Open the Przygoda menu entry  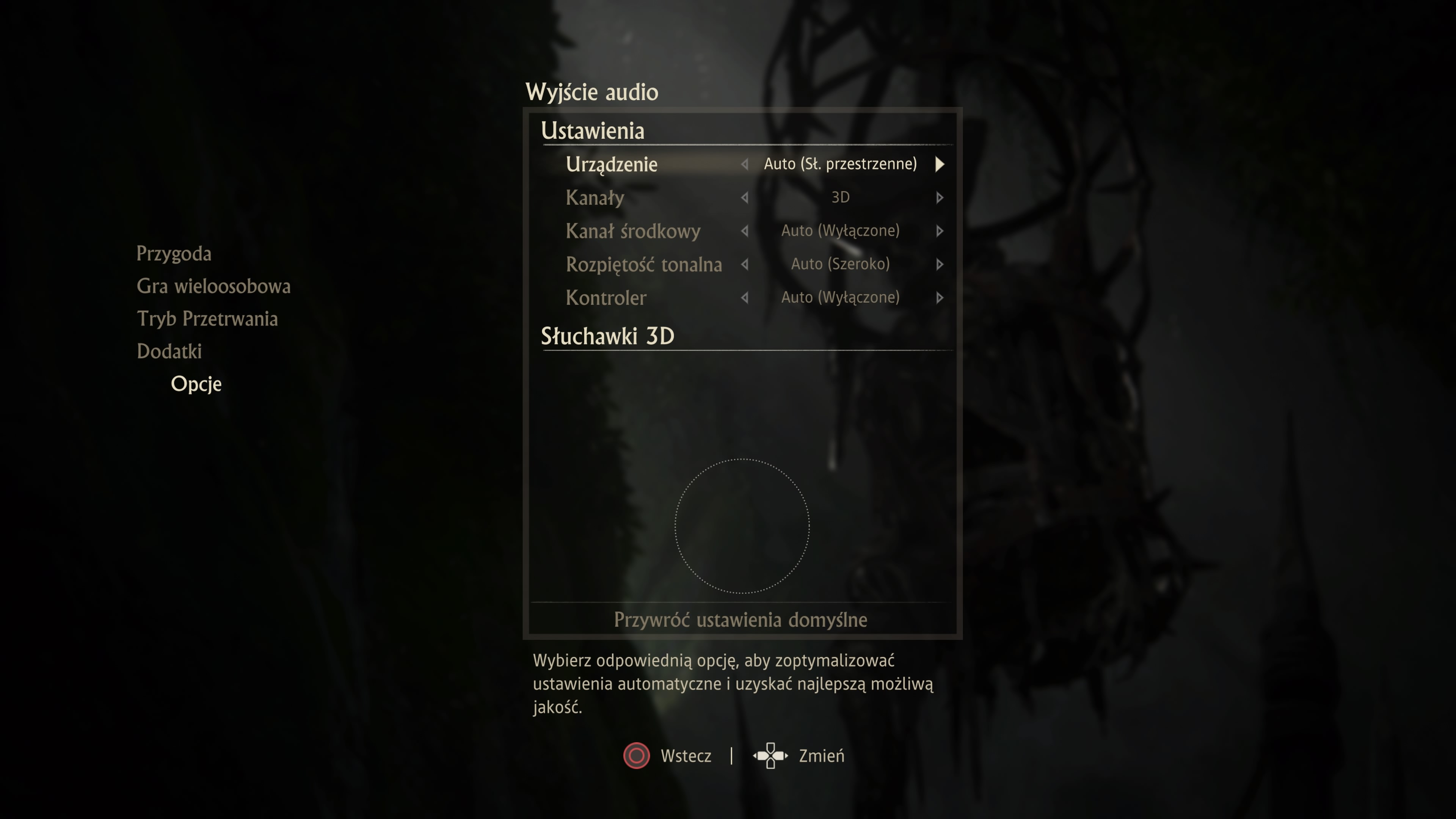click(x=174, y=254)
